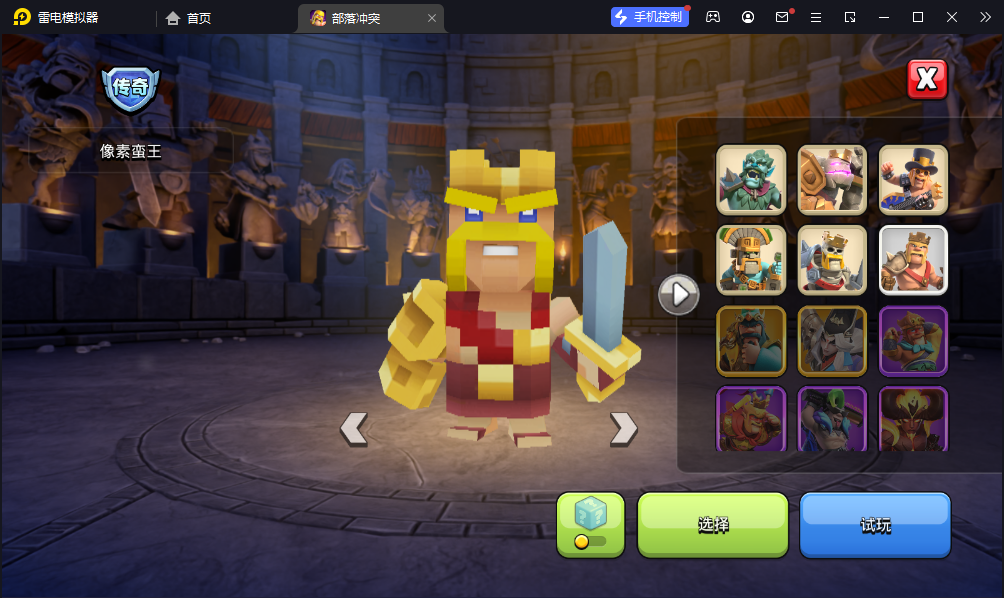Pick the top-hat guitar king skin

913,180
